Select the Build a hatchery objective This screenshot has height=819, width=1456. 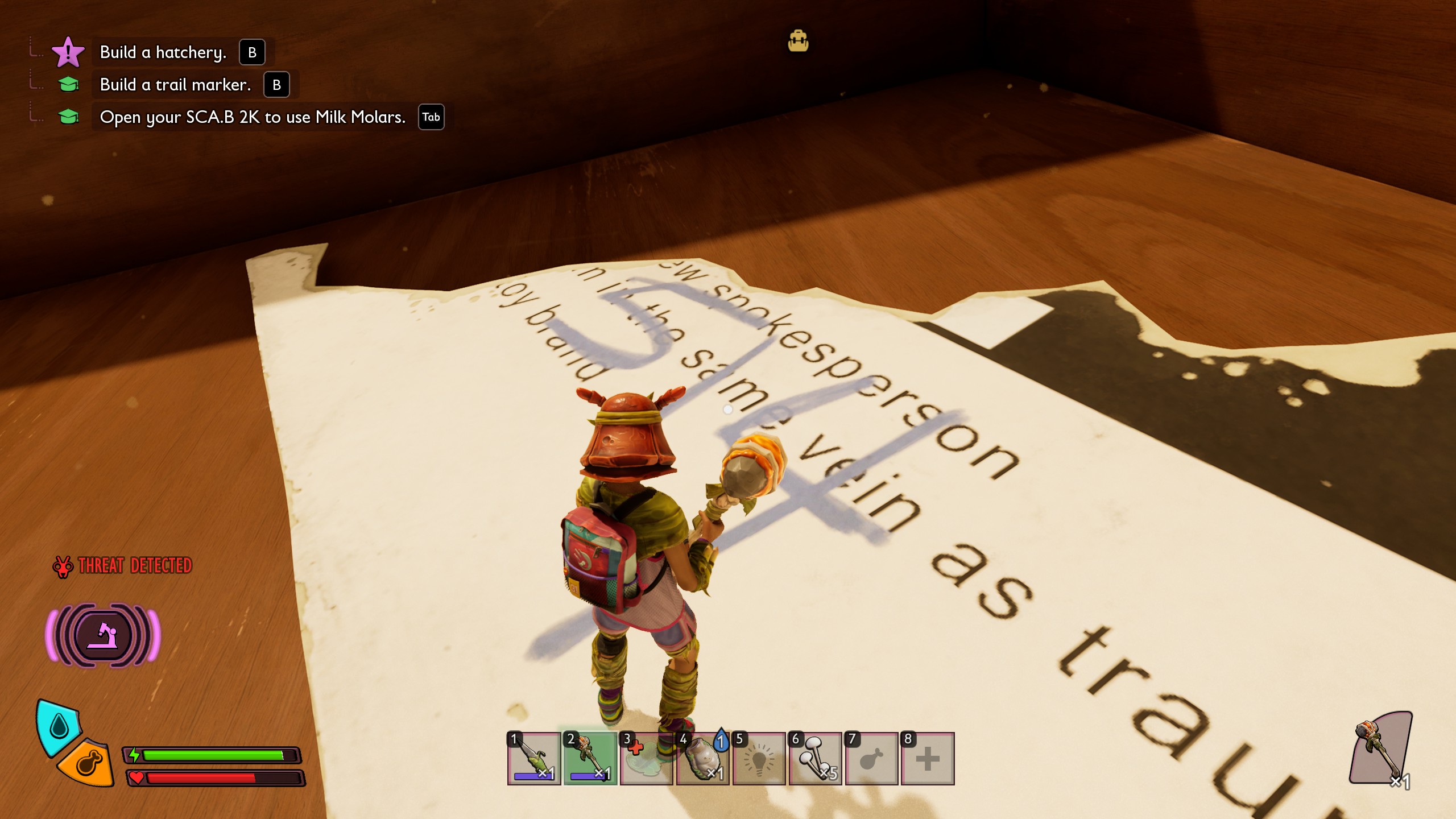[x=163, y=52]
